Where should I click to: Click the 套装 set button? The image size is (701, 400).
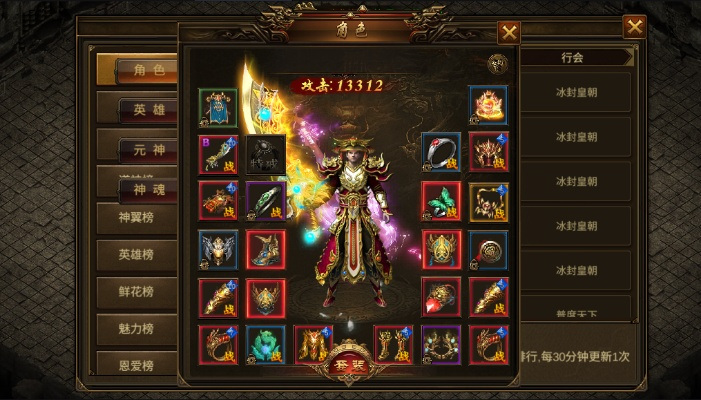(351, 366)
